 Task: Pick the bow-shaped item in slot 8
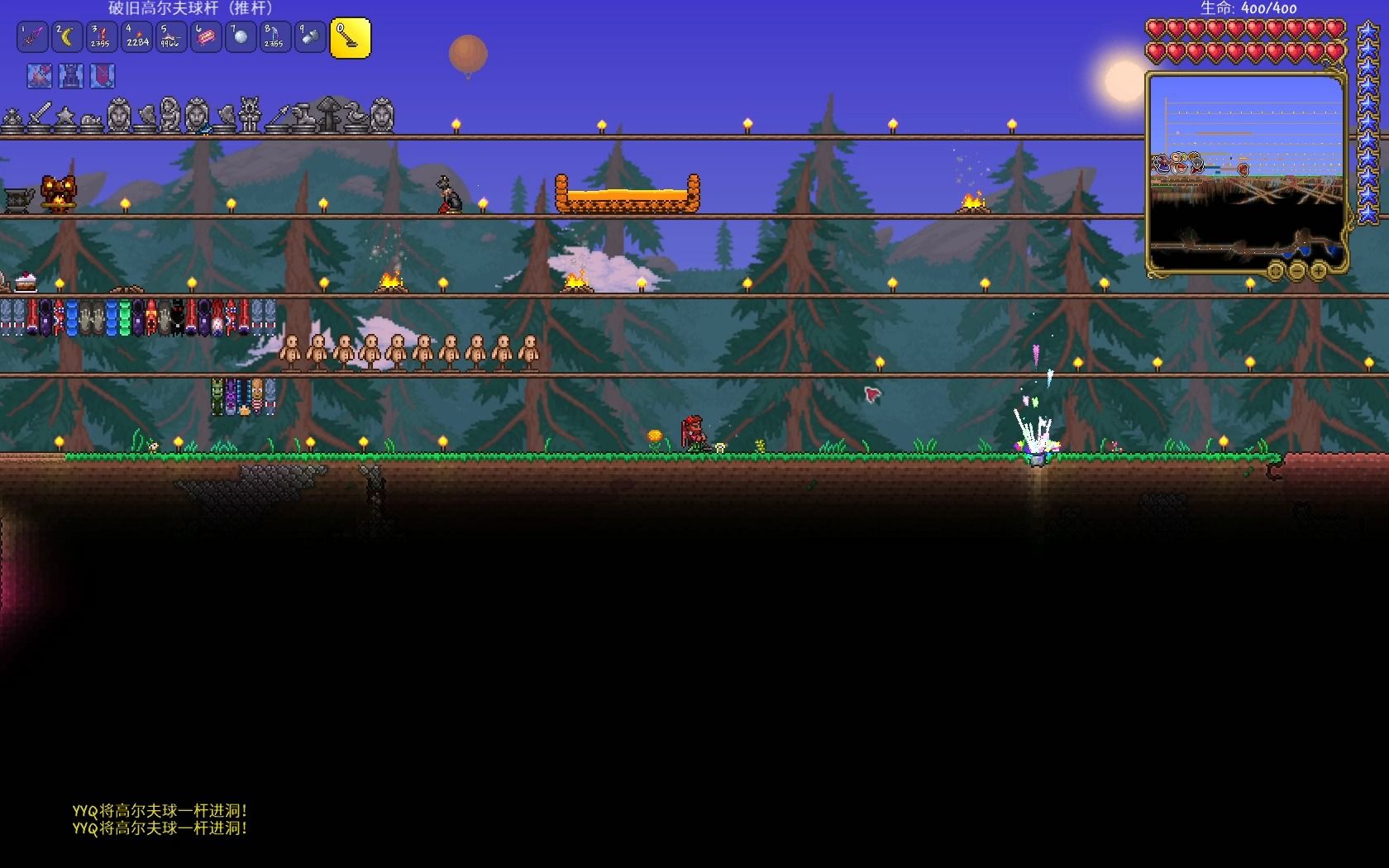pyautogui.click(x=275, y=38)
